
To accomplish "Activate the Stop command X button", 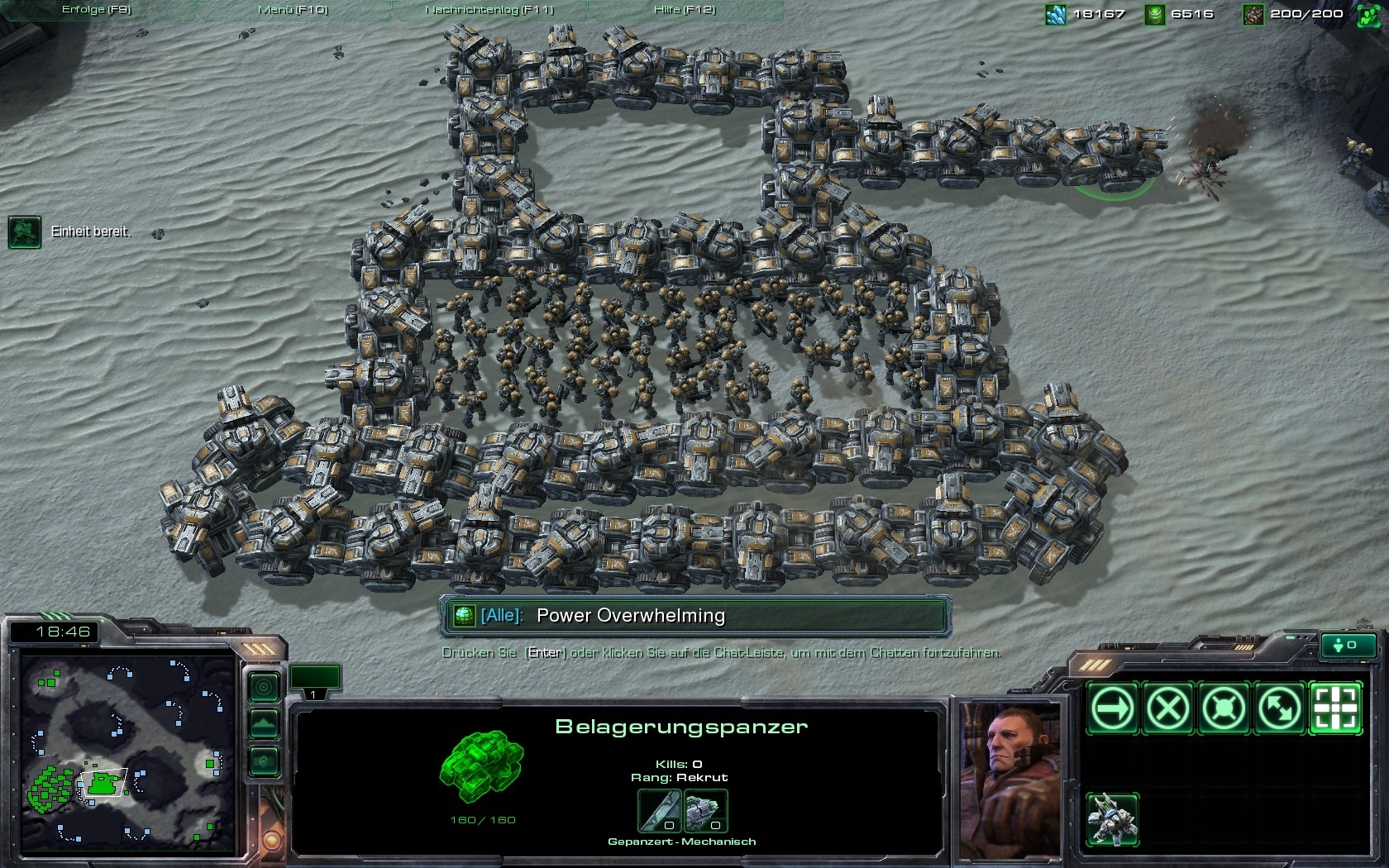I will coord(1167,708).
